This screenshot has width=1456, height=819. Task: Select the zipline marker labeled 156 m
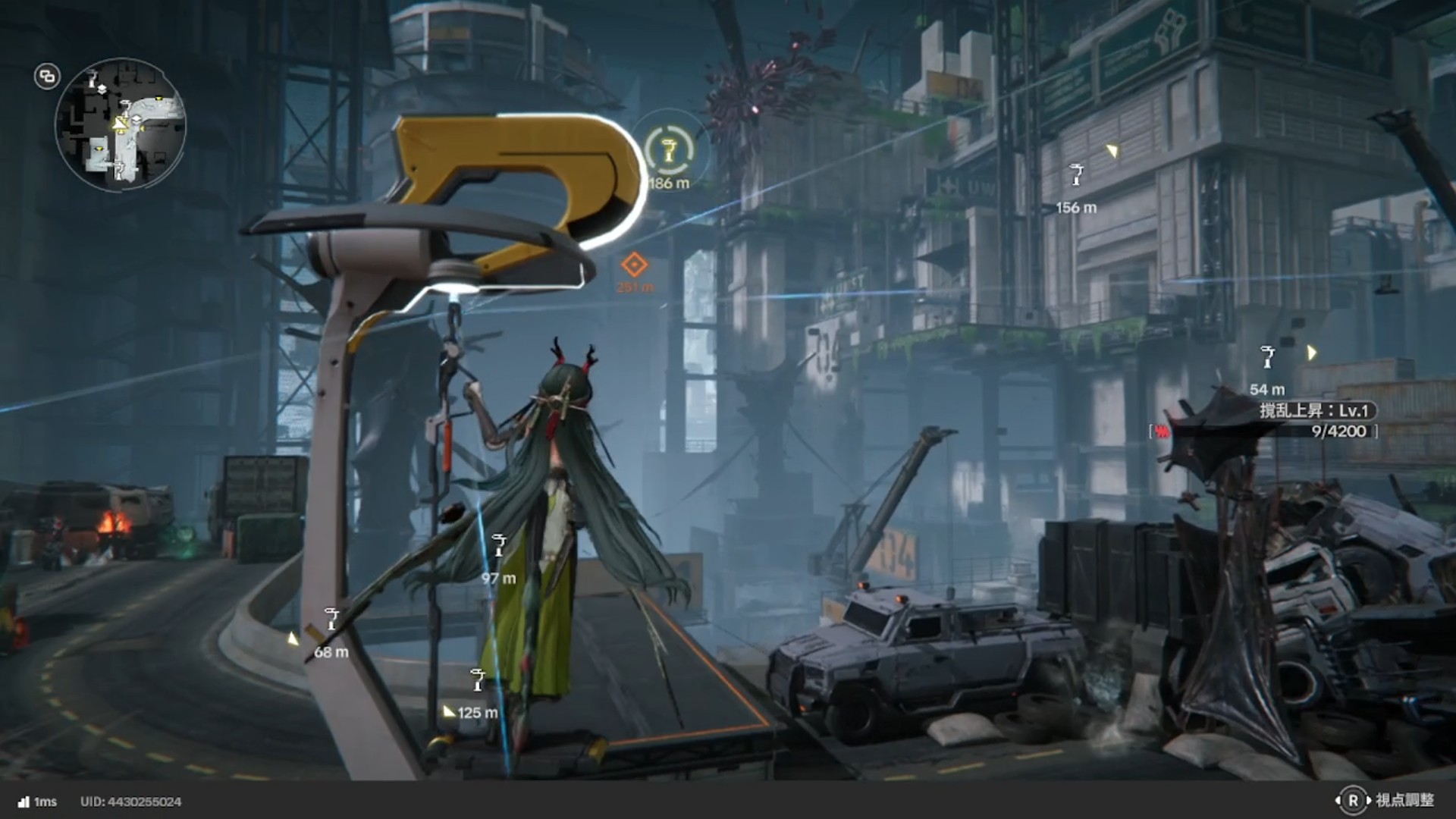[x=1076, y=175]
